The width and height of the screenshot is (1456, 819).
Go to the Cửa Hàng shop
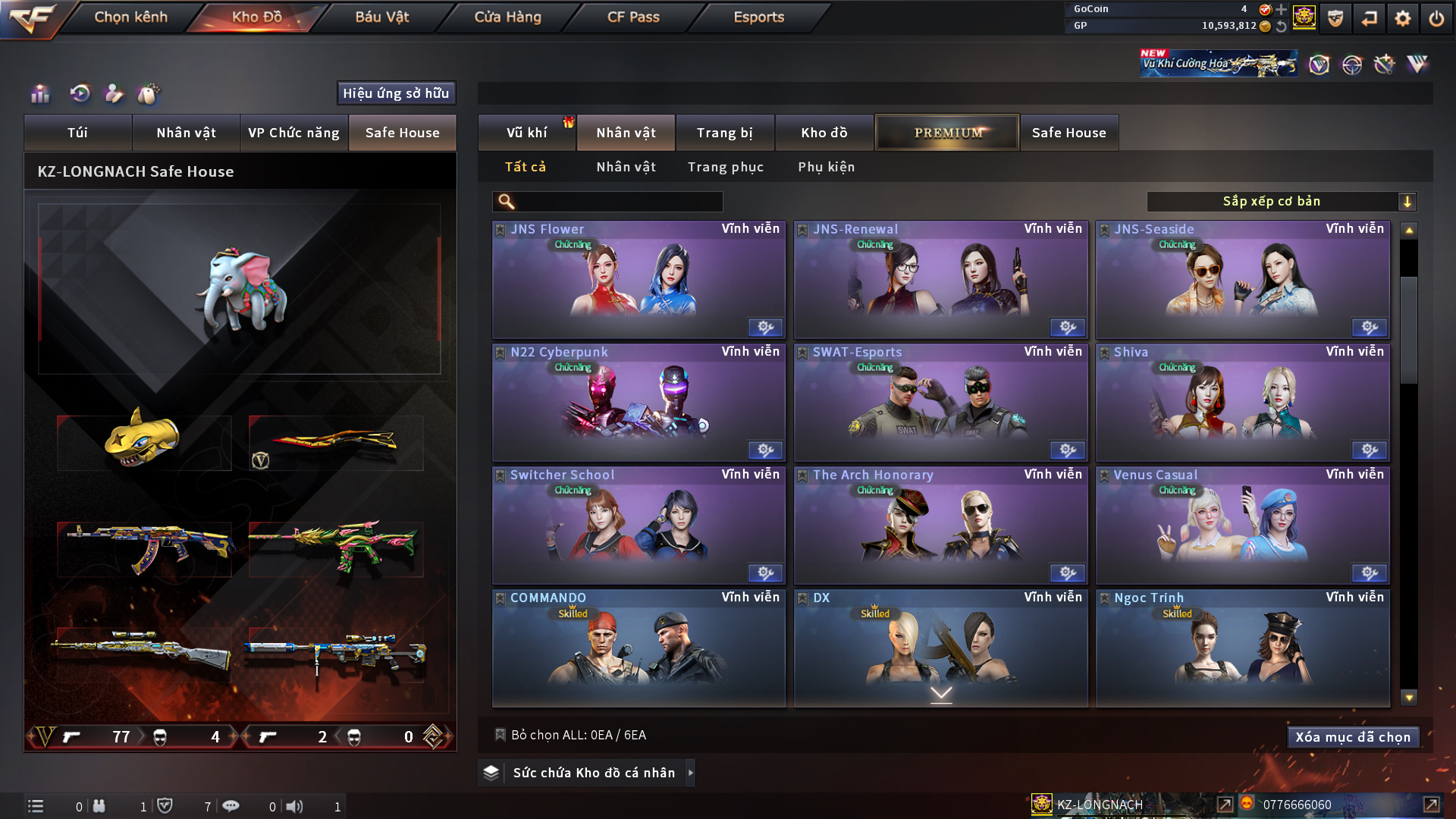click(507, 17)
